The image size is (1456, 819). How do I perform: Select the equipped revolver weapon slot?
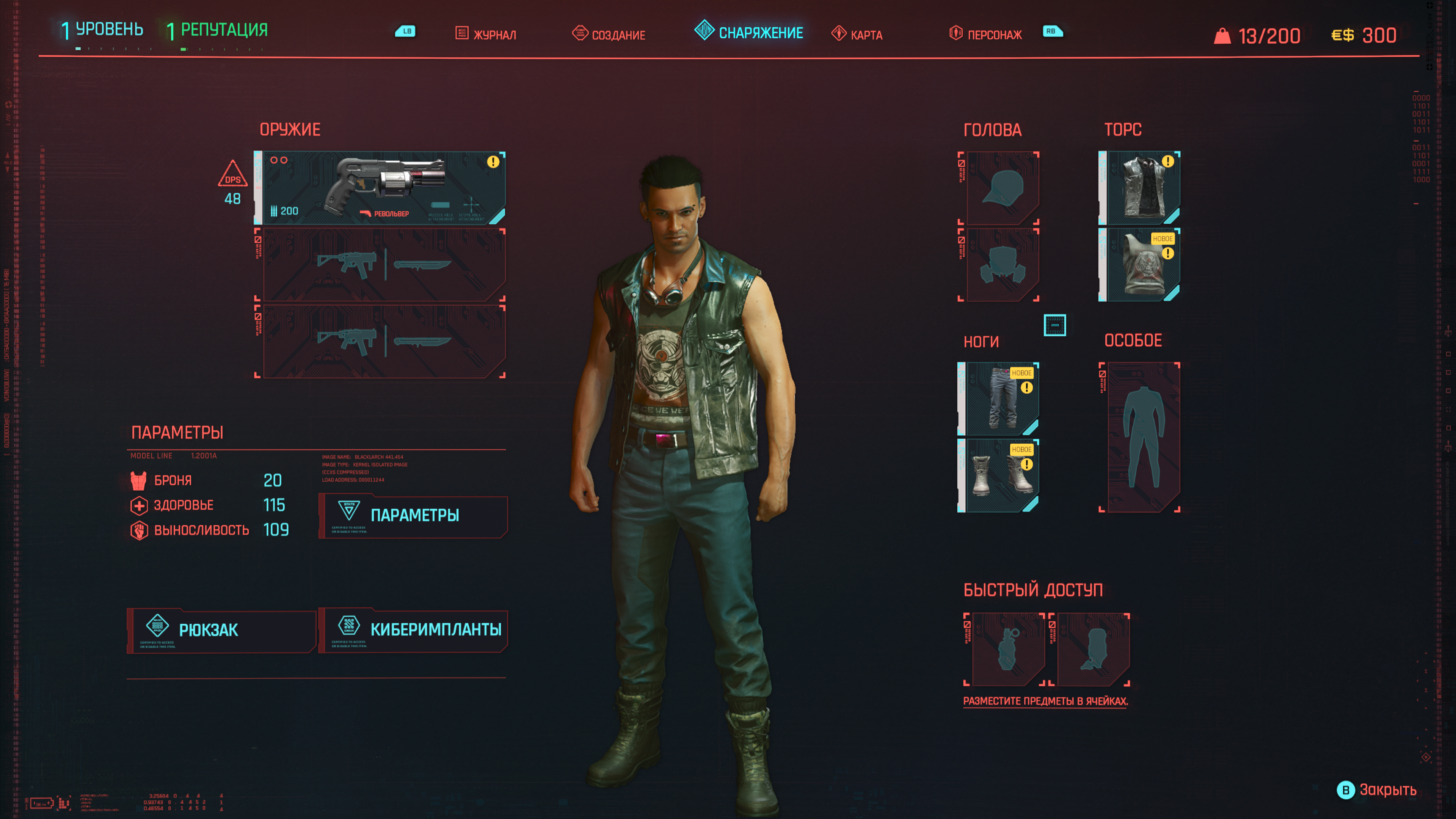click(x=380, y=188)
